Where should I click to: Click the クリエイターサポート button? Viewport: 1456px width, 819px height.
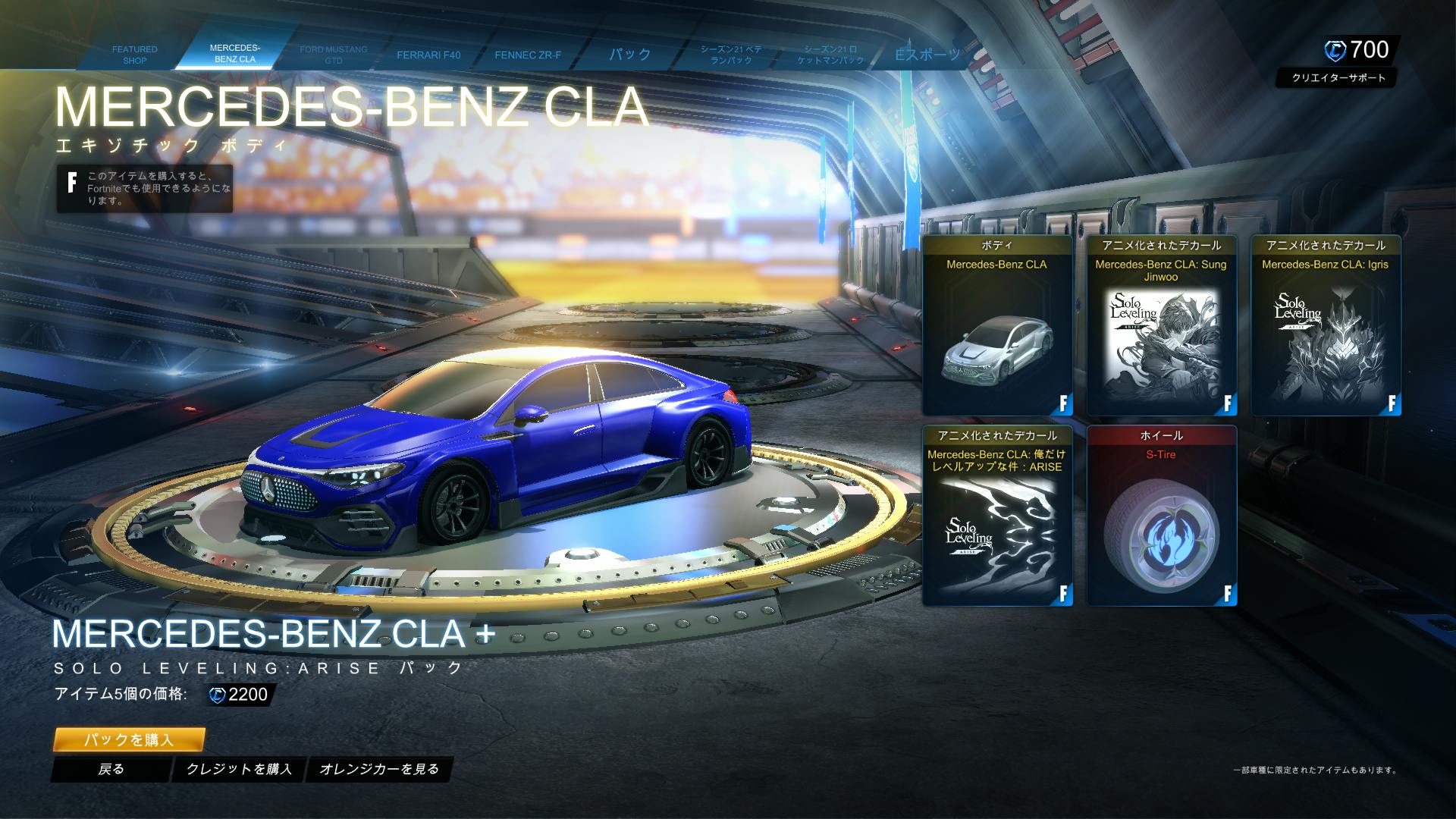(1338, 77)
